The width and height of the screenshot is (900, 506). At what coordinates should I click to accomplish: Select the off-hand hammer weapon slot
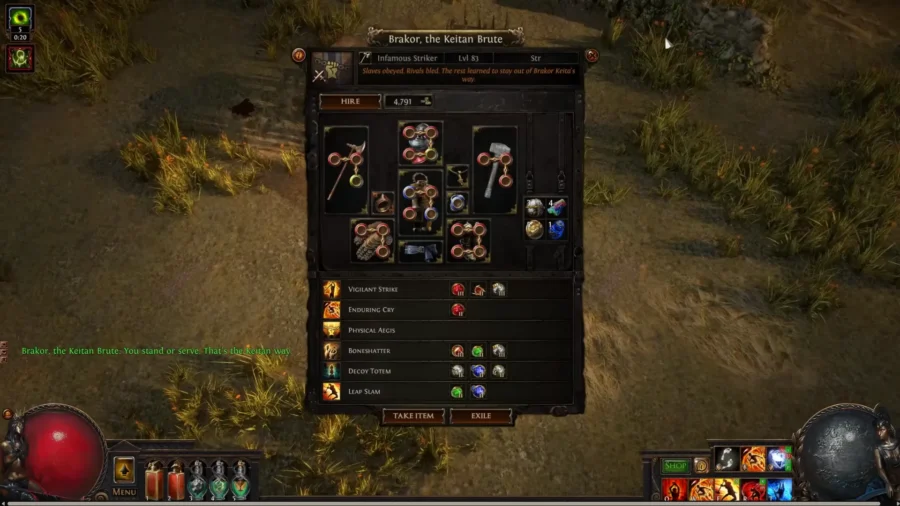coord(494,169)
